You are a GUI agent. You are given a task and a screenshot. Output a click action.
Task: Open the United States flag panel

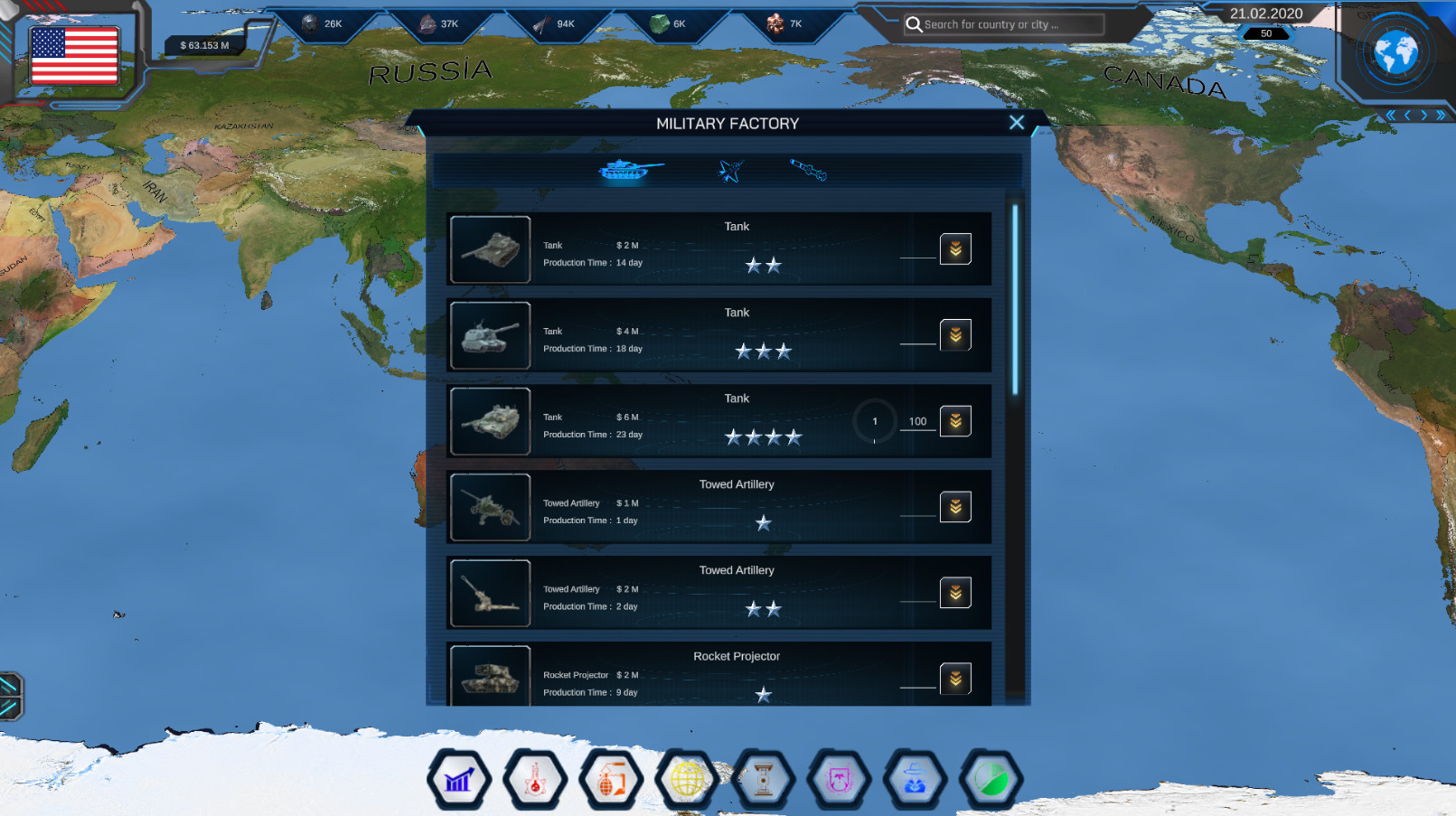74,54
